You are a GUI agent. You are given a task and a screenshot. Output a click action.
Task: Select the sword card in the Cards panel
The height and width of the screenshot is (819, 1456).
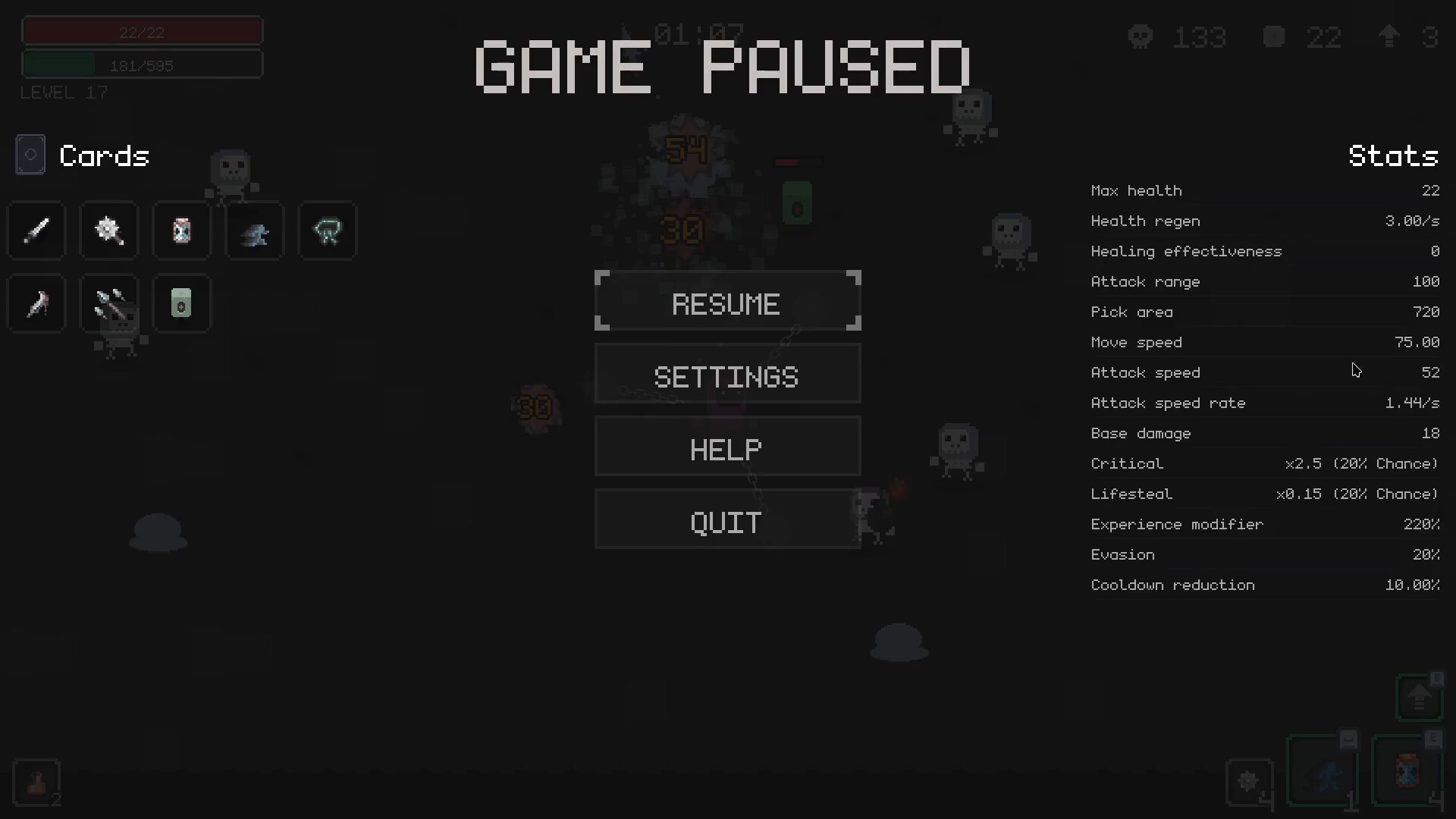click(x=36, y=231)
